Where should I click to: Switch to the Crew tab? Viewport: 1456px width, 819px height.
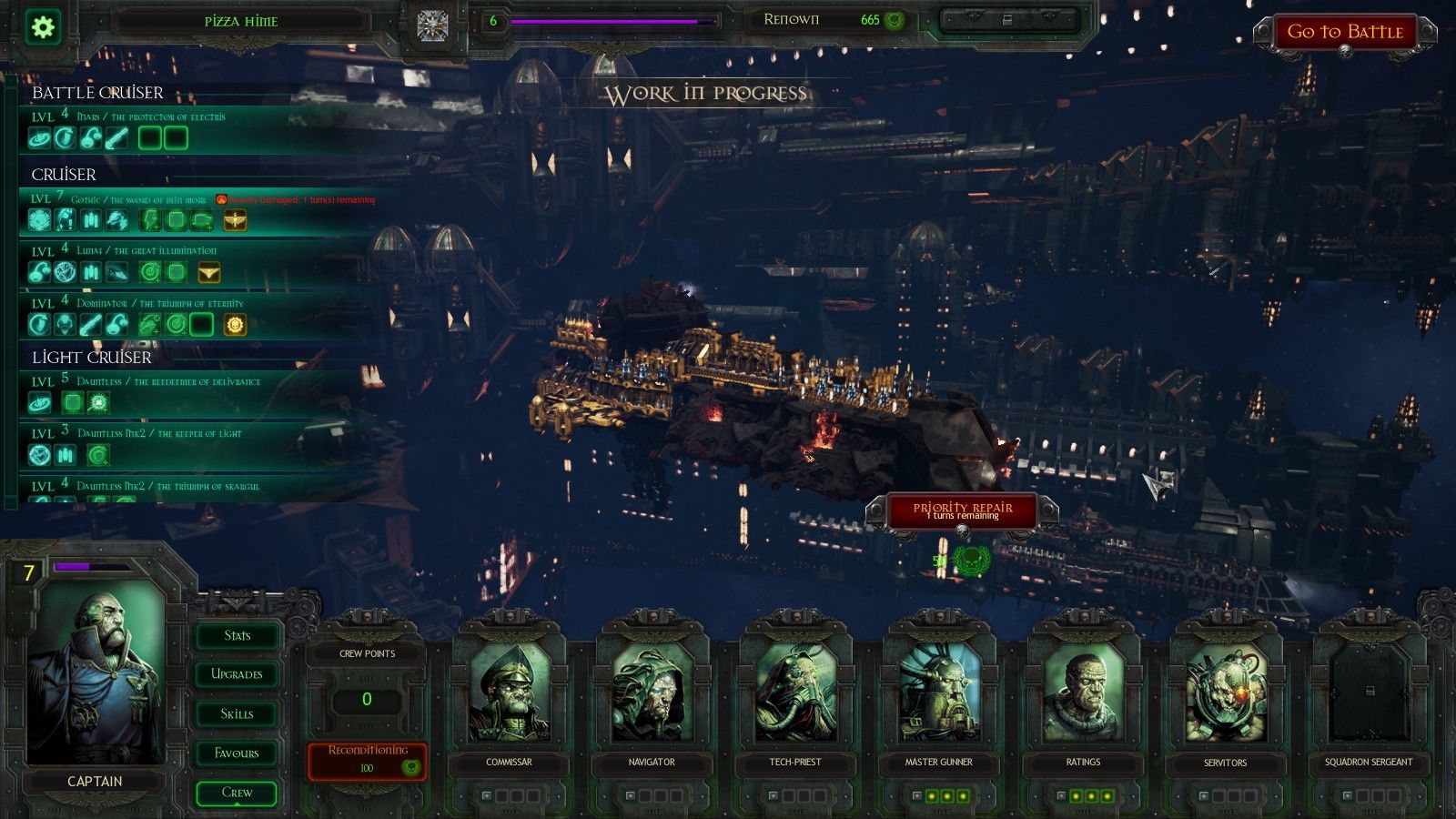[x=237, y=793]
